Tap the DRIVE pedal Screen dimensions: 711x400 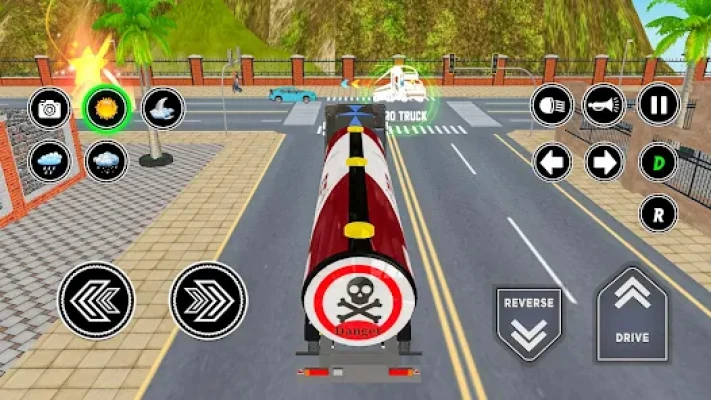(632, 314)
